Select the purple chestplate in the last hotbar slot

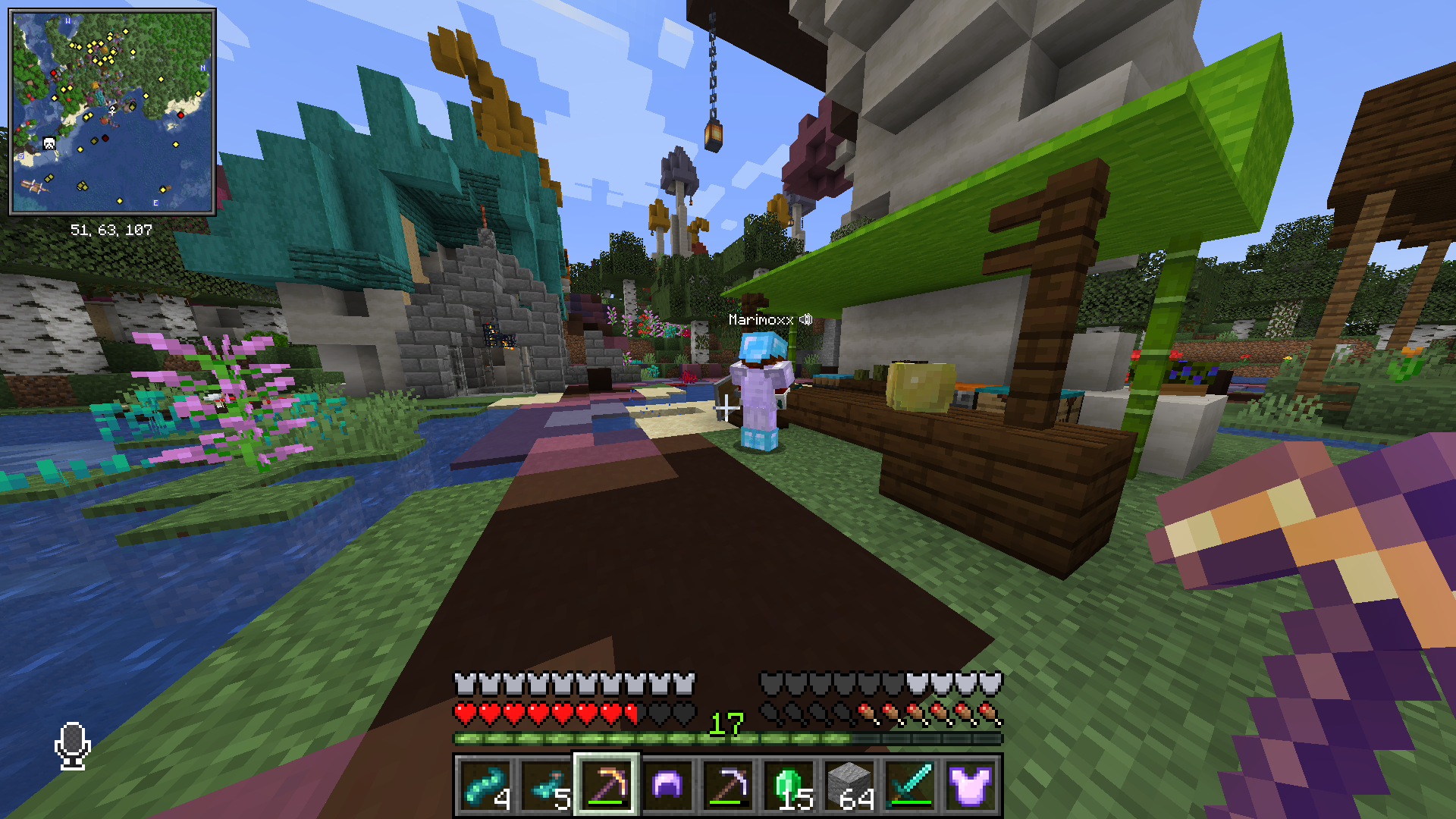[x=969, y=786]
